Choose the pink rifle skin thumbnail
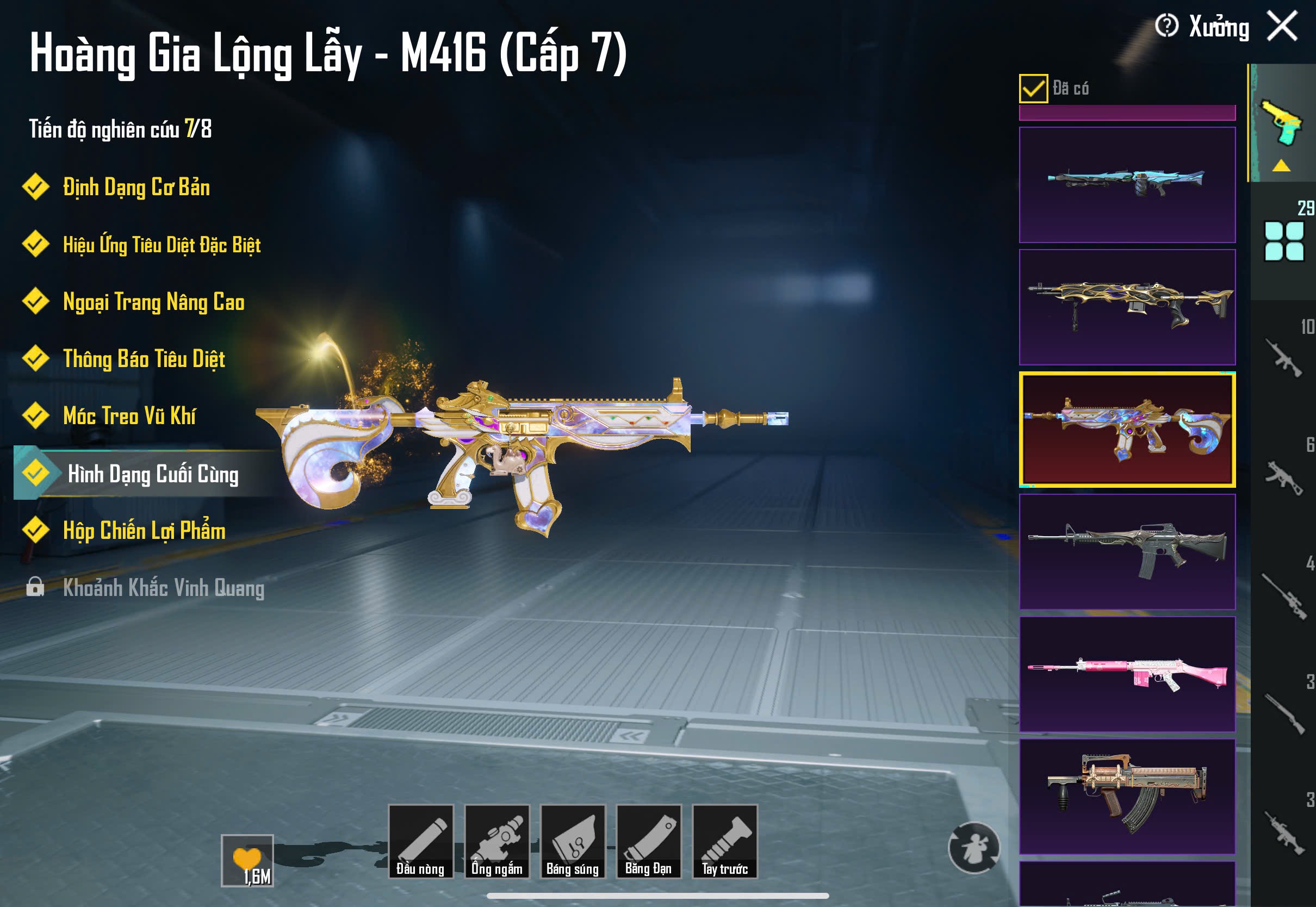The height and width of the screenshot is (907, 1316). coord(1127,674)
